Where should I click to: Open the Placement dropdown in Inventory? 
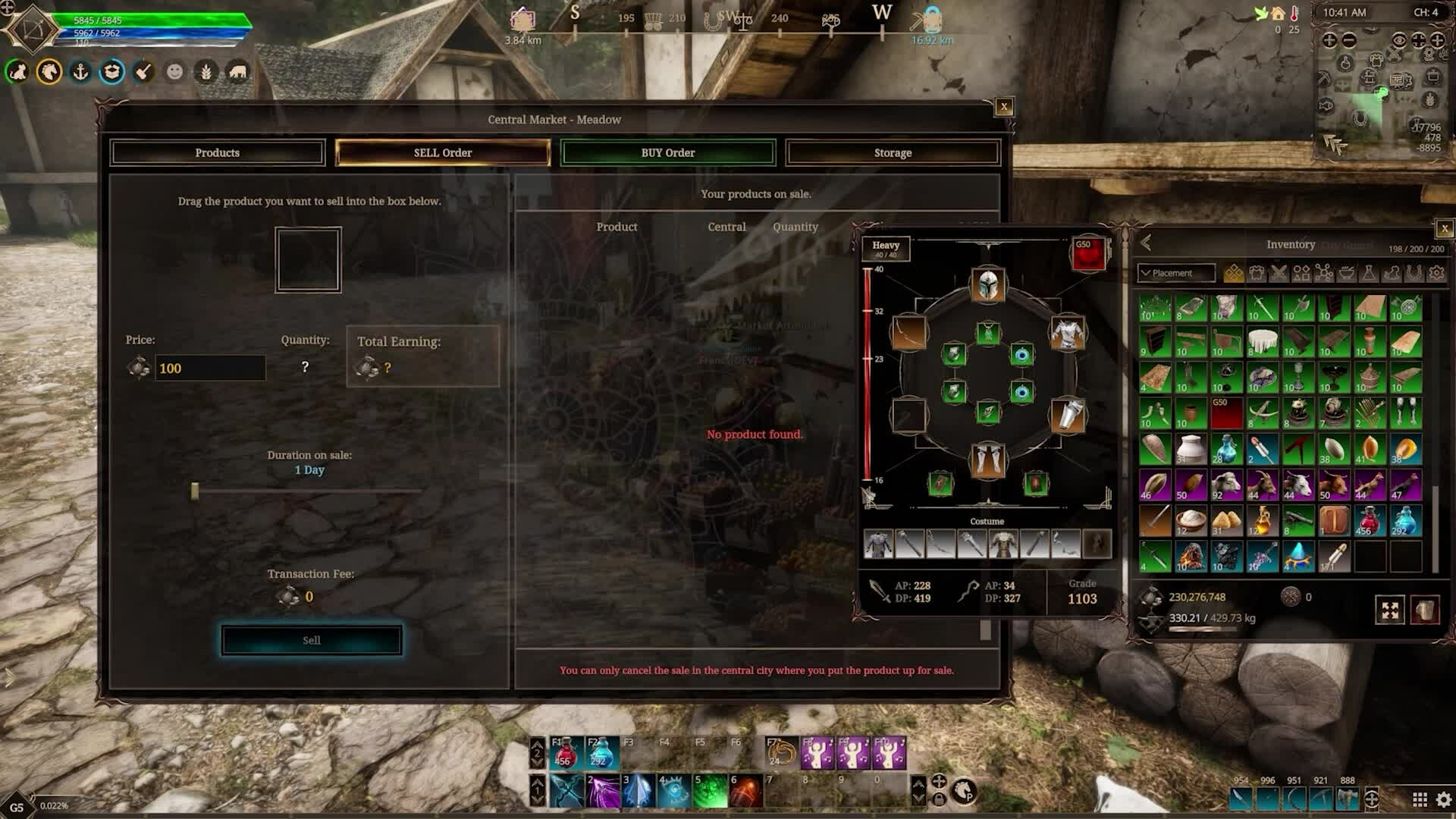coord(1175,273)
